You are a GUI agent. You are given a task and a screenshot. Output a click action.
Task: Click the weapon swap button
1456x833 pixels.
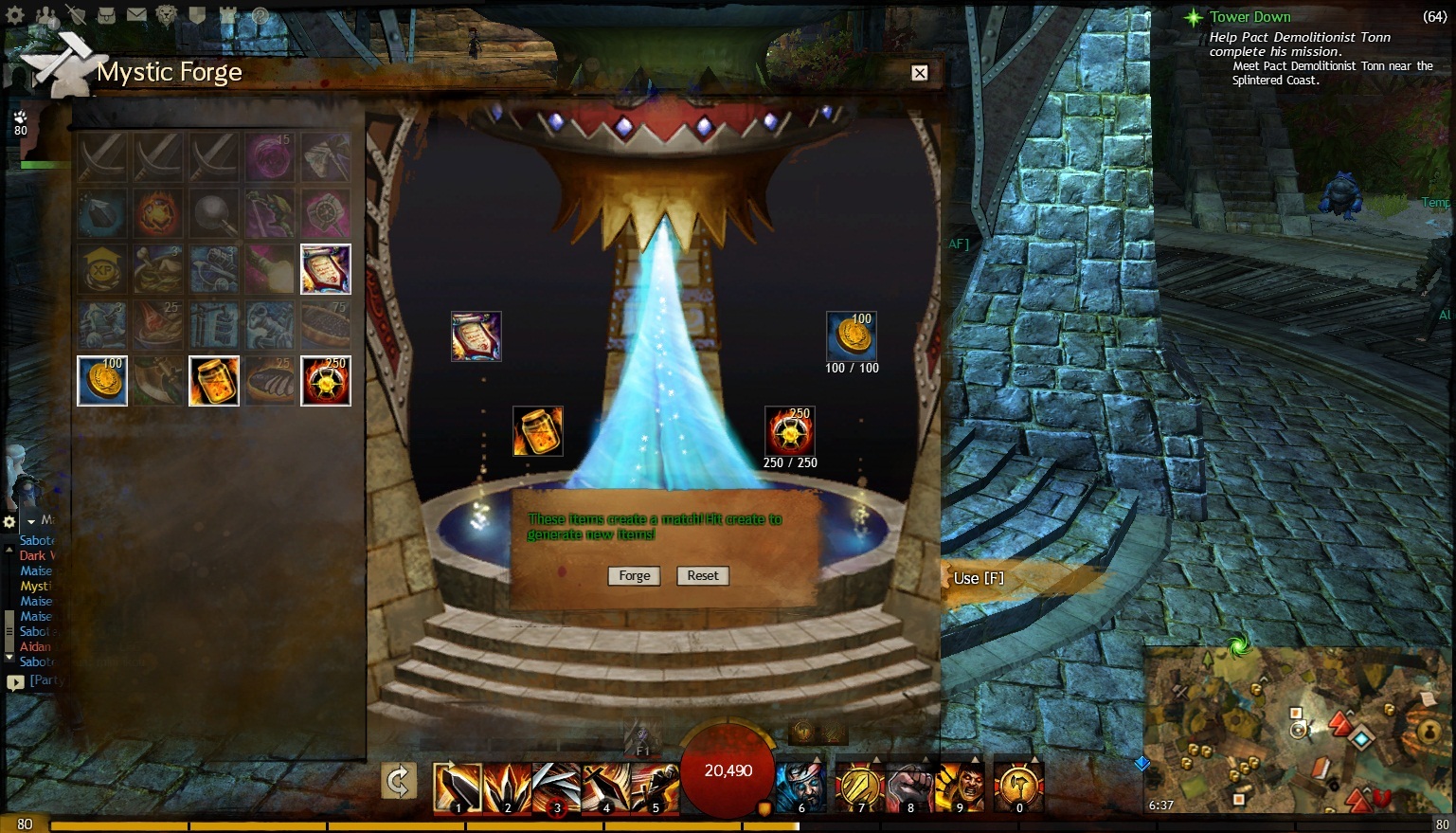[399, 782]
